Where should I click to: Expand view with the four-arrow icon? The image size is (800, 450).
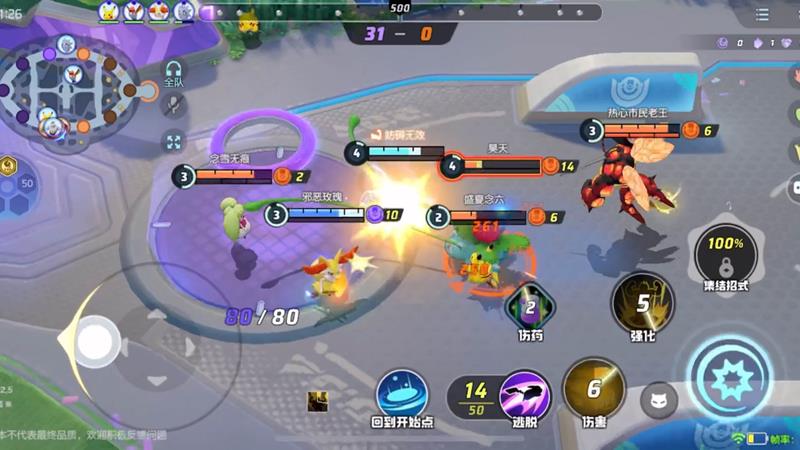[174, 142]
